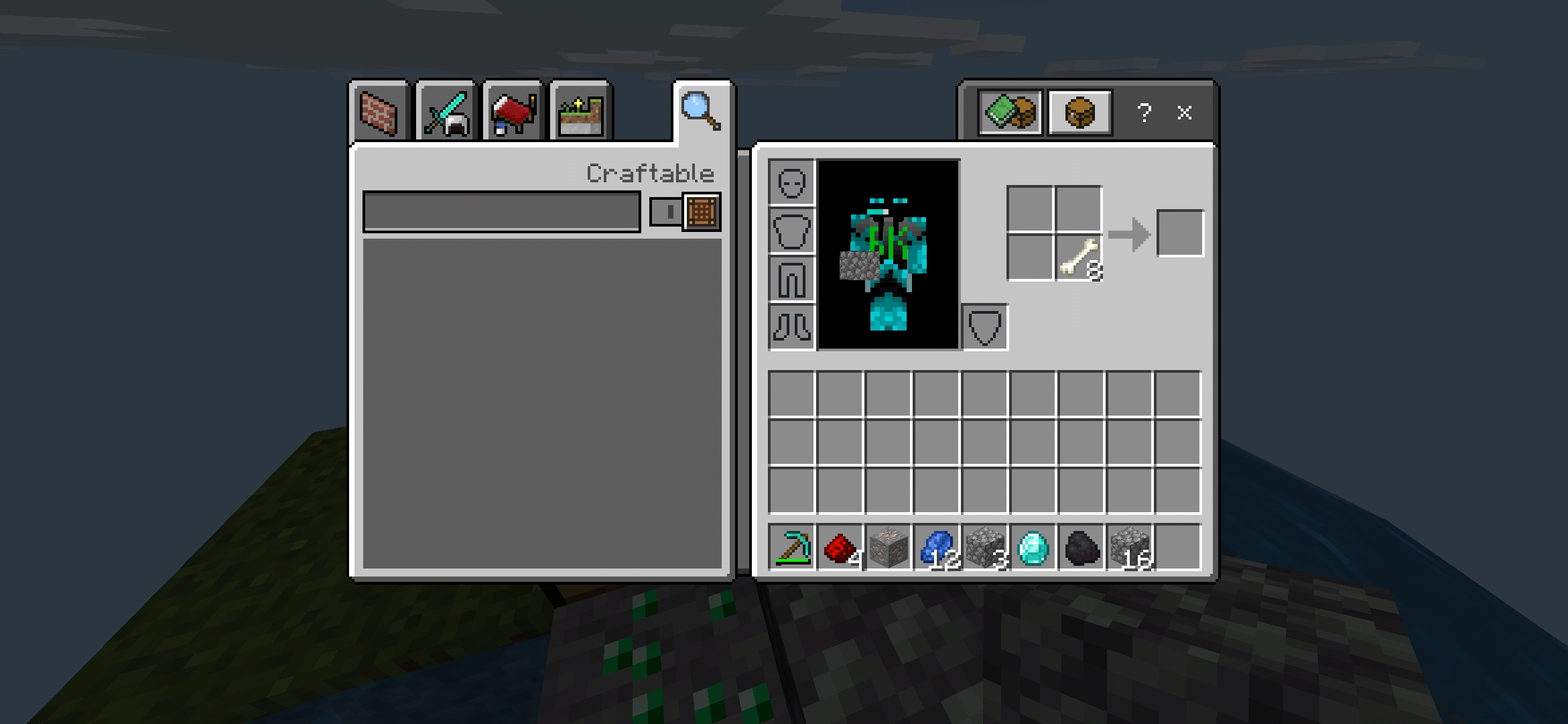Toggle the crafting grid view mode
Screen dimensions: 1568x724
(x=700, y=211)
